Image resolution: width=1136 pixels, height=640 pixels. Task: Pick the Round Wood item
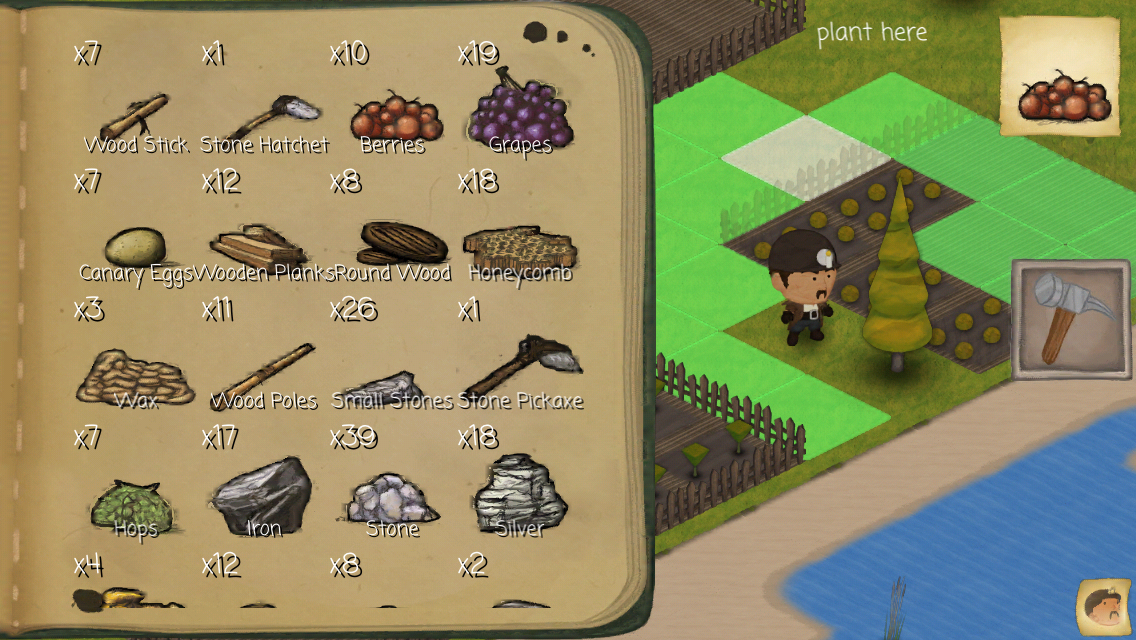(x=402, y=244)
